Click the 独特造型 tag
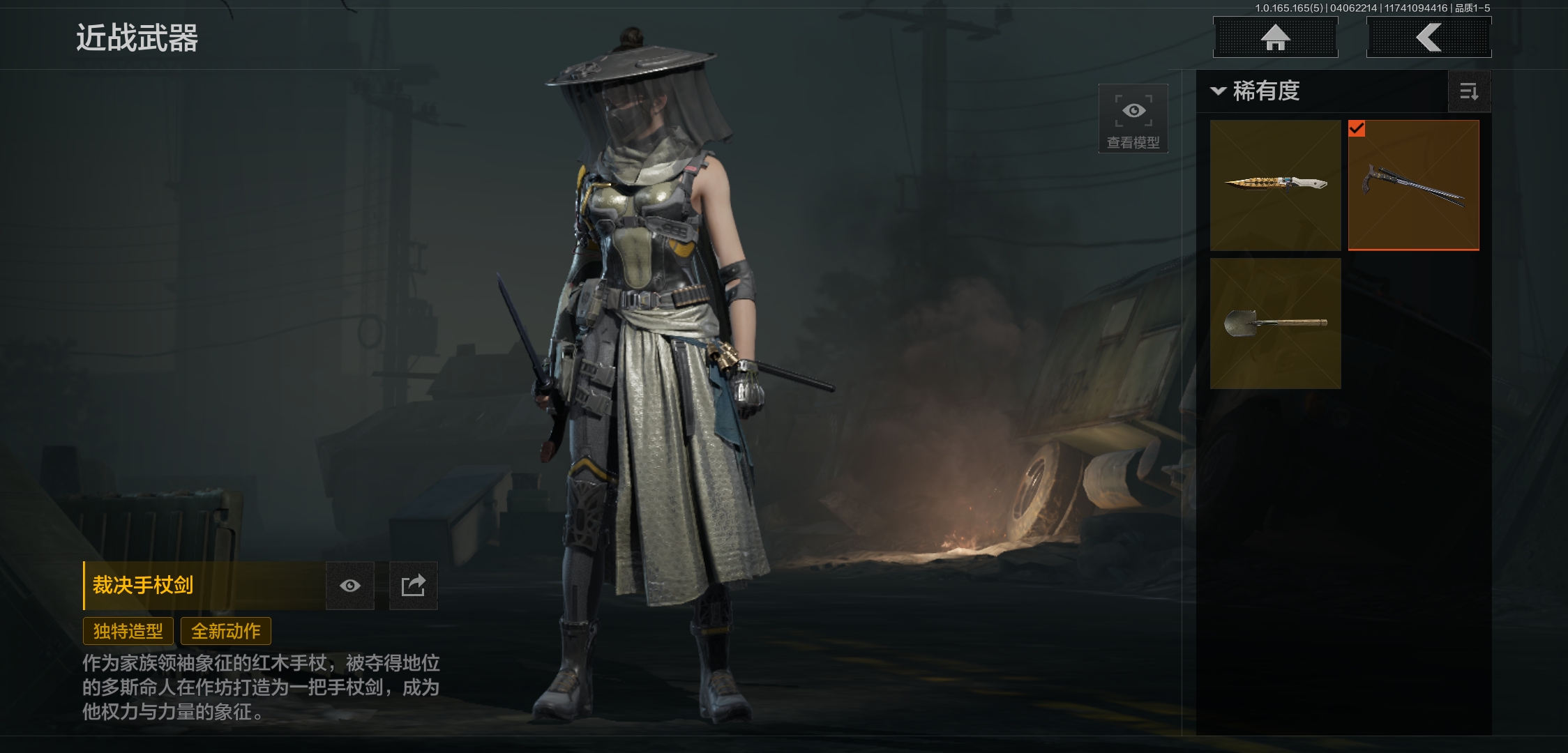Image resolution: width=1568 pixels, height=753 pixels. (x=128, y=631)
